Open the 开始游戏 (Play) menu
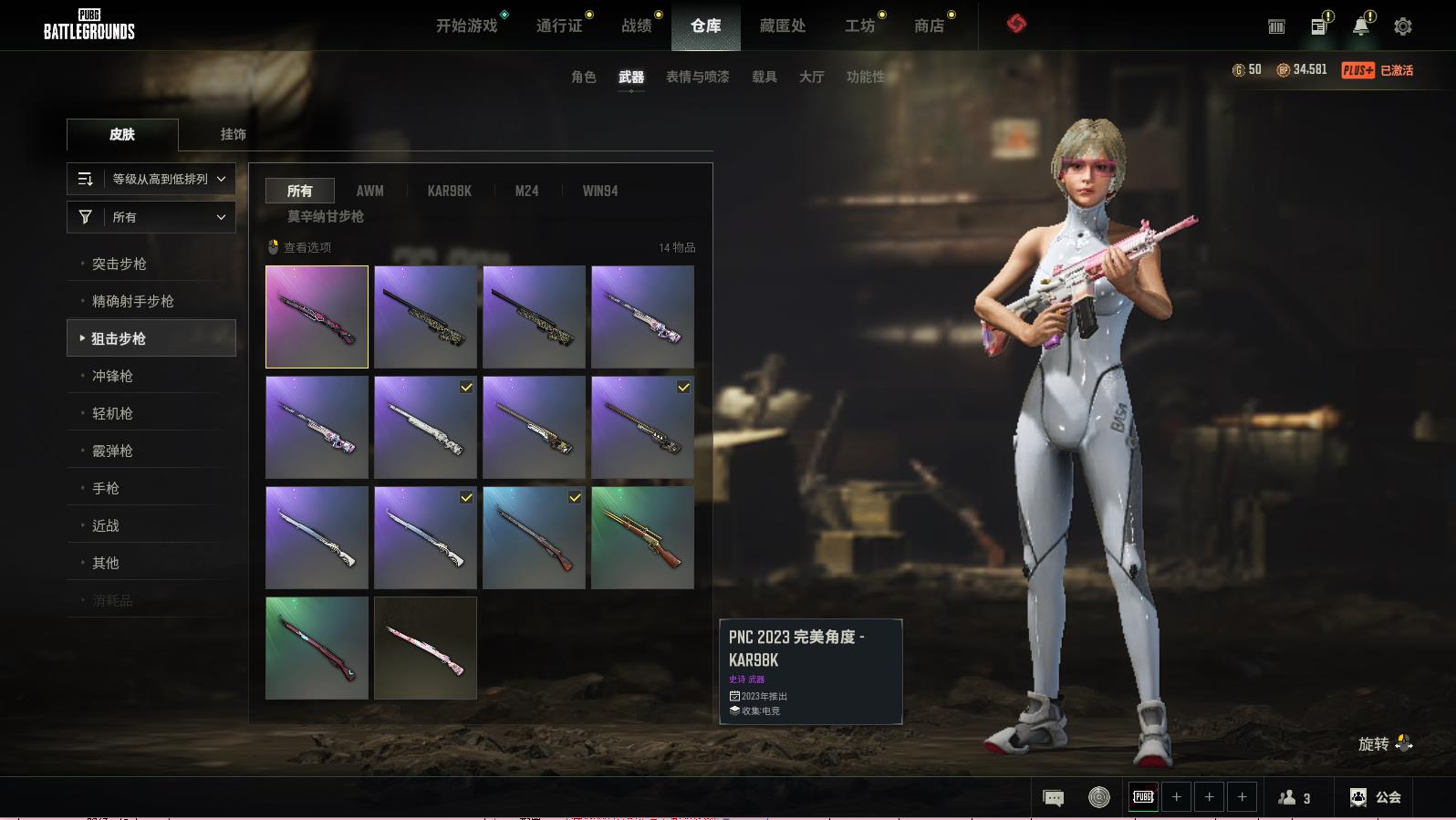1456x820 pixels. pyautogui.click(x=466, y=26)
